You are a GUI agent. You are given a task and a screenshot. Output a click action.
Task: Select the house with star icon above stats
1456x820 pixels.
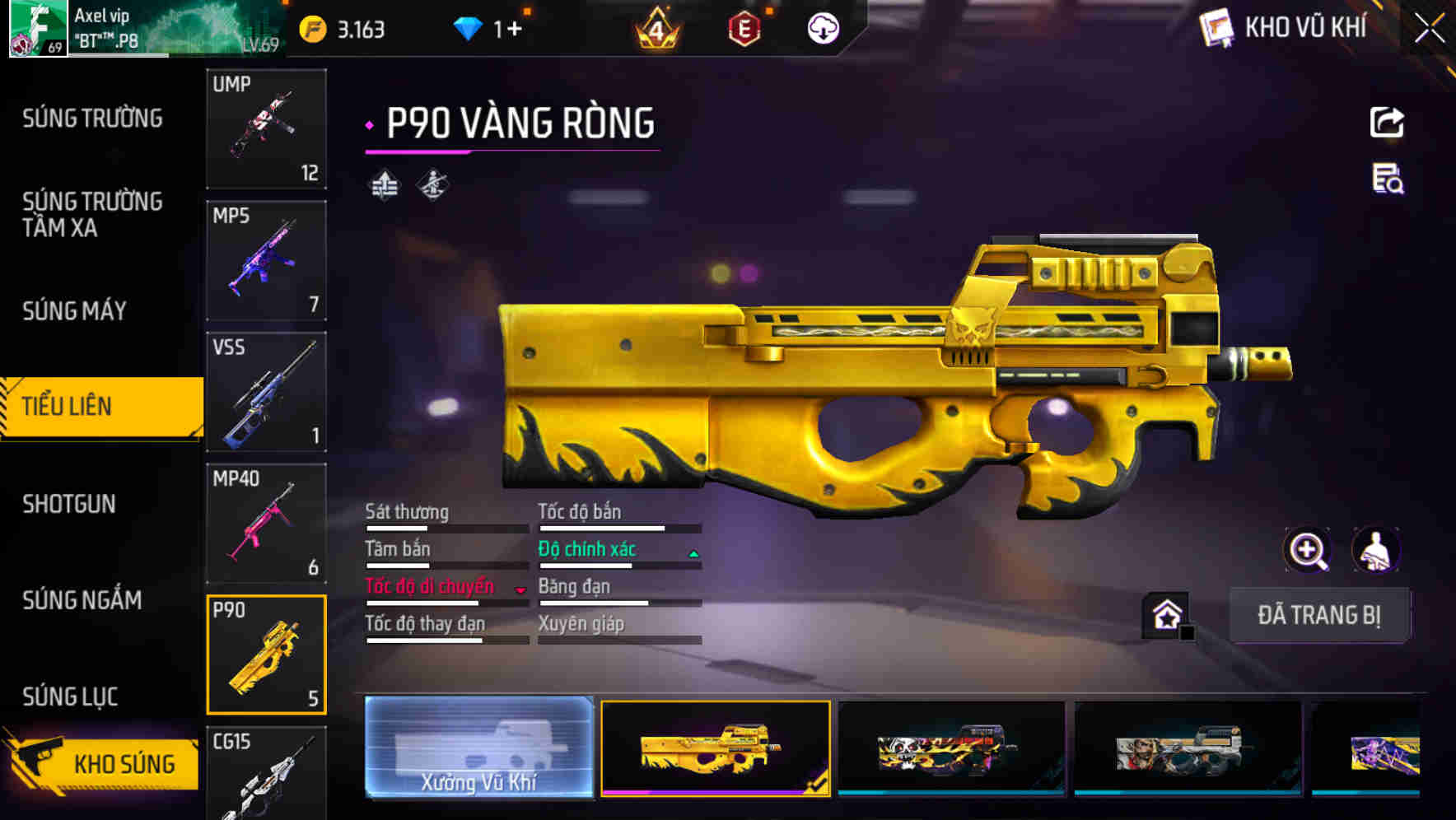pos(1164,613)
